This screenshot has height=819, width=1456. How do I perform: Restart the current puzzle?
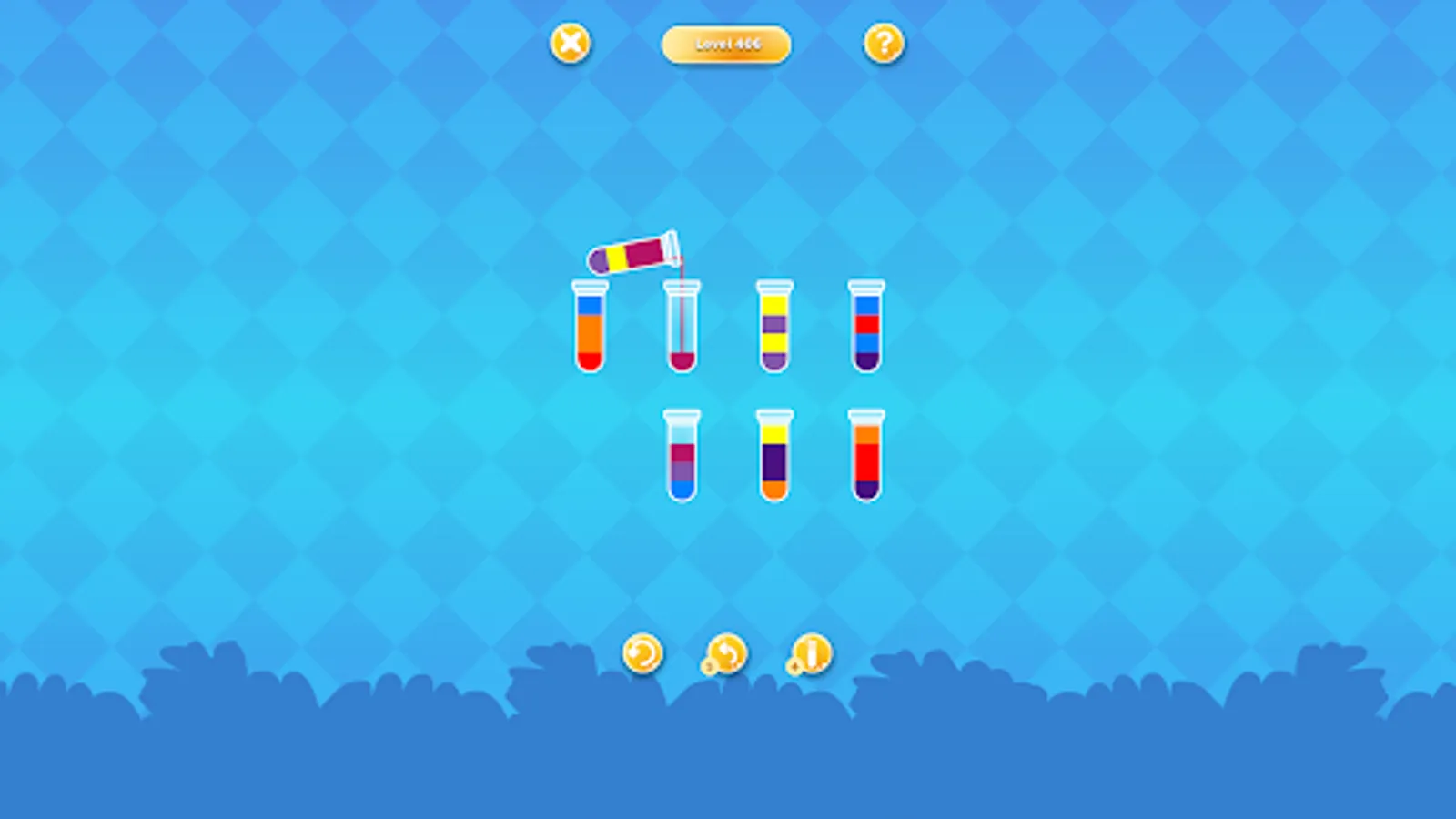click(x=642, y=653)
